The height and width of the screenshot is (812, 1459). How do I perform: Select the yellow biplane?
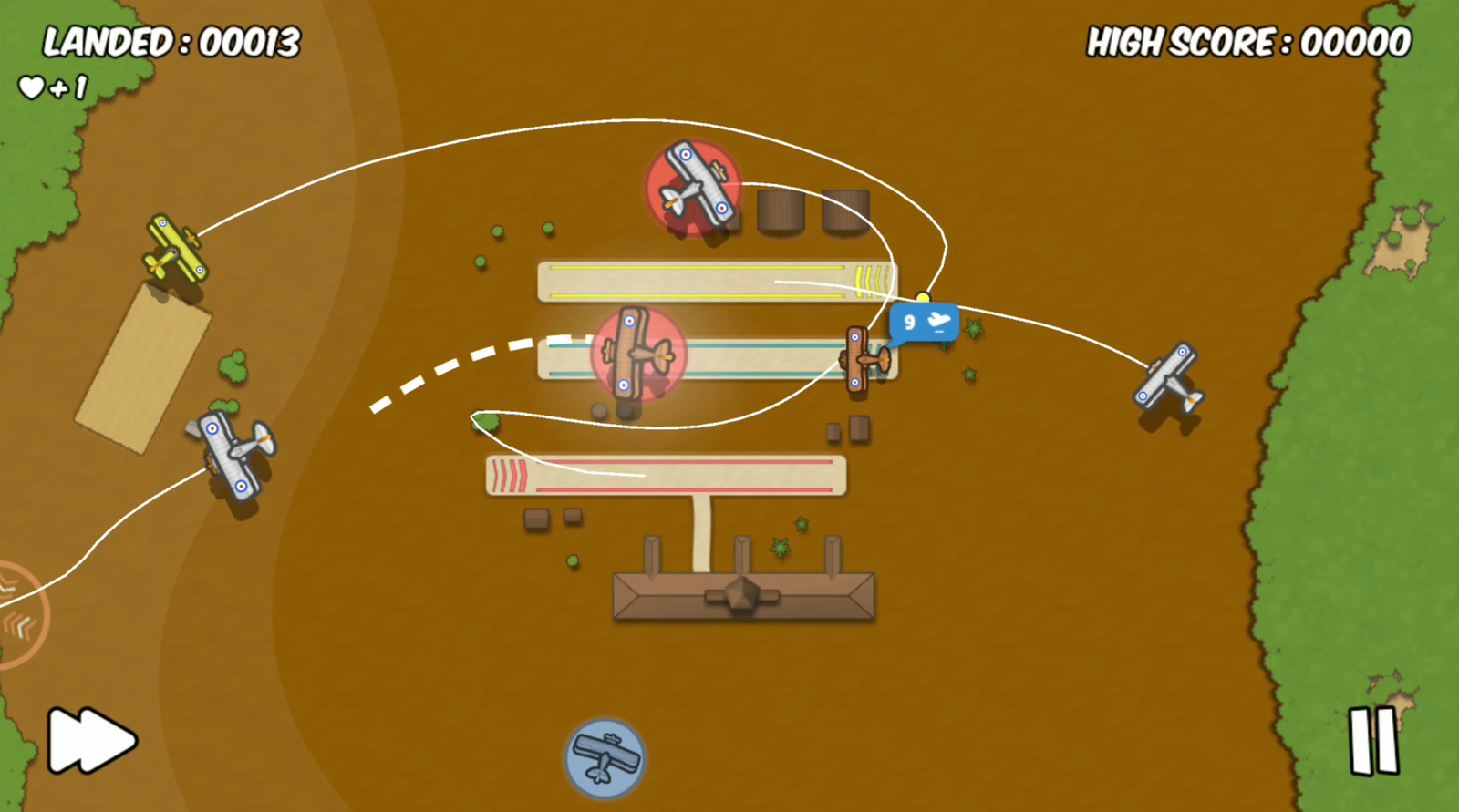coord(174,250)
